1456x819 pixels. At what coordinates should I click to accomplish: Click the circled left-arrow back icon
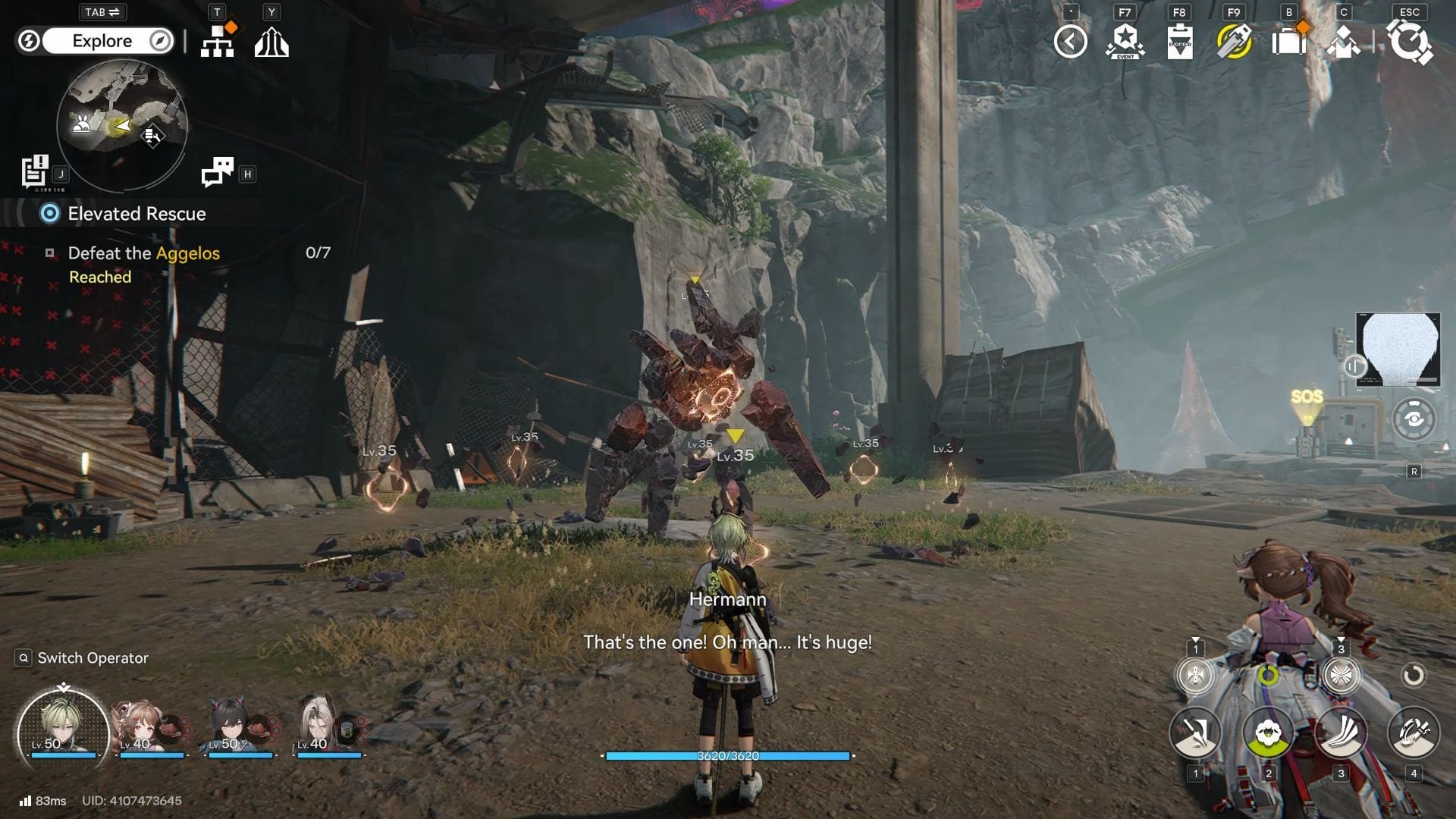coord(1070,42)
